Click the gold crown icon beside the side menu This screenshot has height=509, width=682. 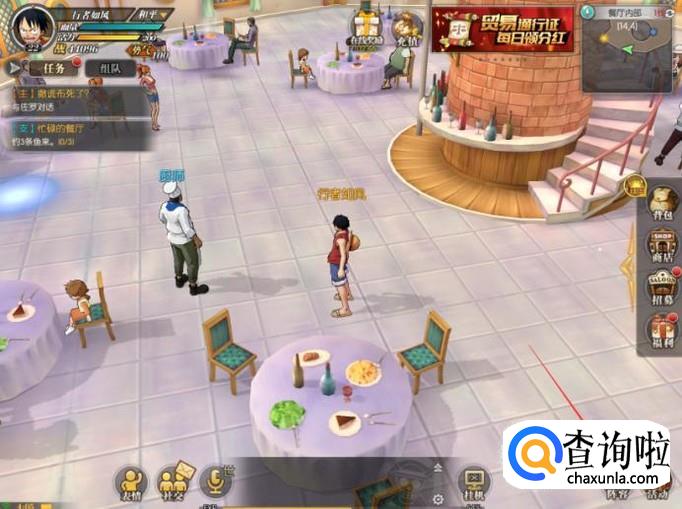(634, 185)
